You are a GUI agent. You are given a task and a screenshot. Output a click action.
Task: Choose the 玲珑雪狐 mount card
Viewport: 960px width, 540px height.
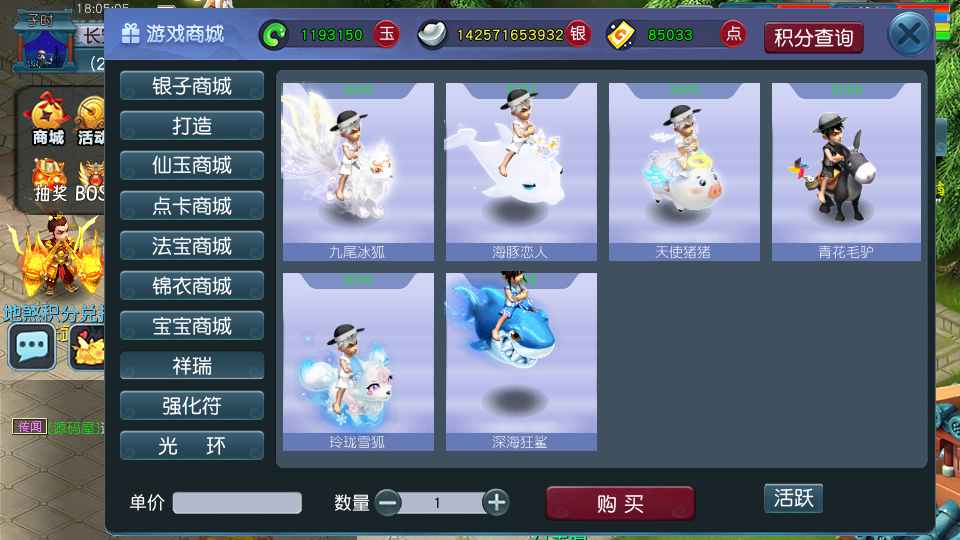coord(358,362)
